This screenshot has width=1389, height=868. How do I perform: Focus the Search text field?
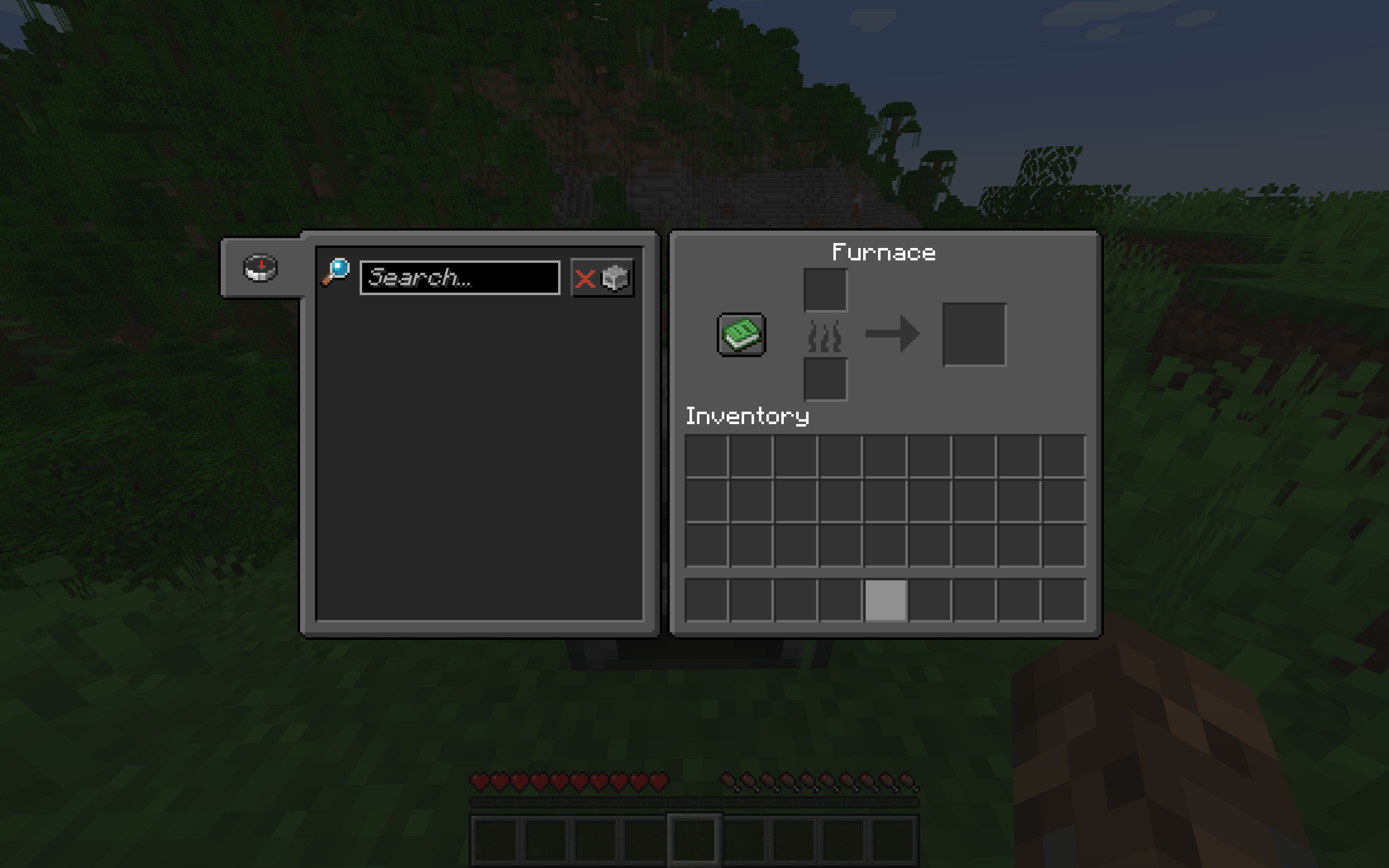459,278
